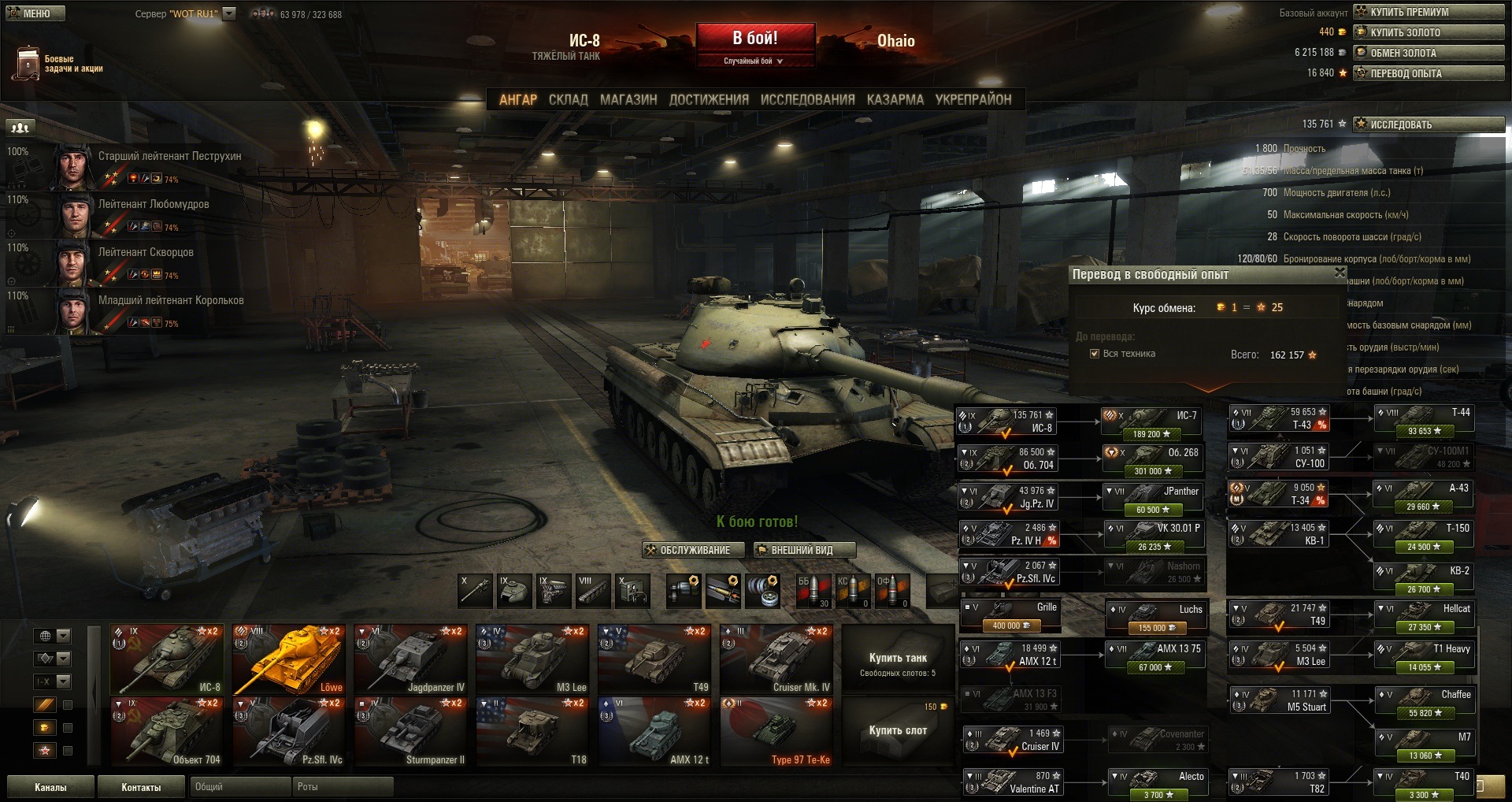Screen dimensions: 1512x802
Task: Select crew member Старший лейтенант Пеструхин
Action: pyautogui.click(x=169, y=157)
